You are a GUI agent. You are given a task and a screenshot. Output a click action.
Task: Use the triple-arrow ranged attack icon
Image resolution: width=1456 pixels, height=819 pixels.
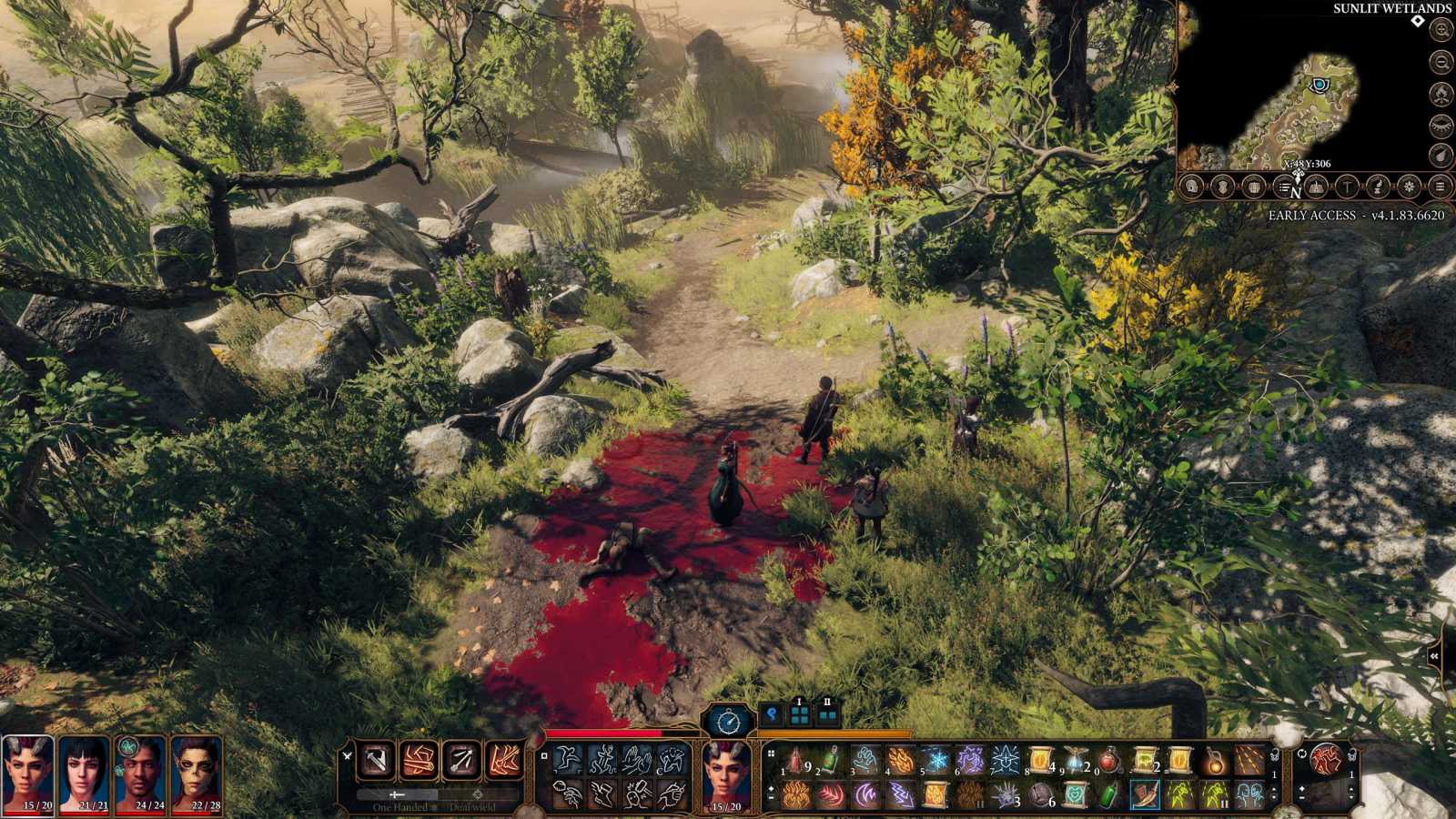461,760
